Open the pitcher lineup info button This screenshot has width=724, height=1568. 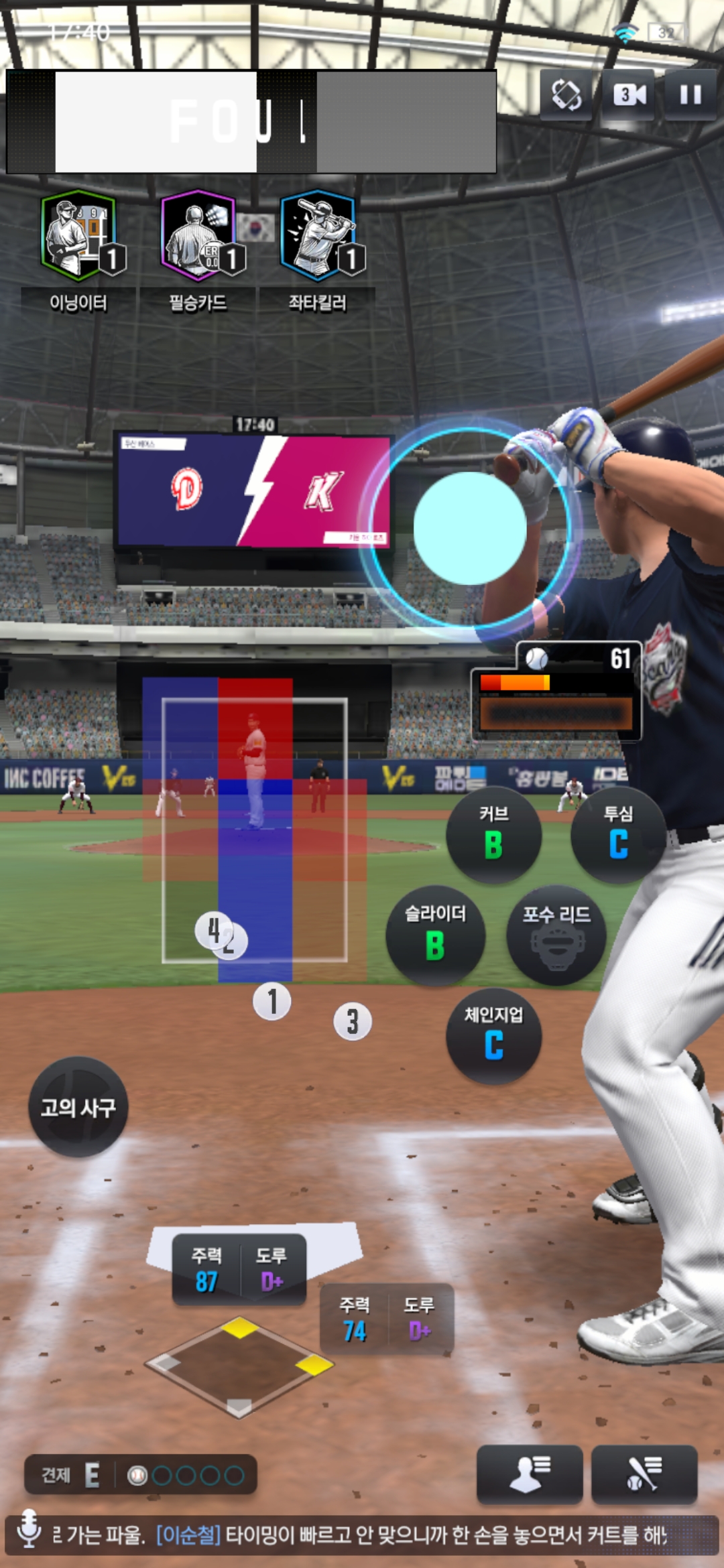[529, 1474]
